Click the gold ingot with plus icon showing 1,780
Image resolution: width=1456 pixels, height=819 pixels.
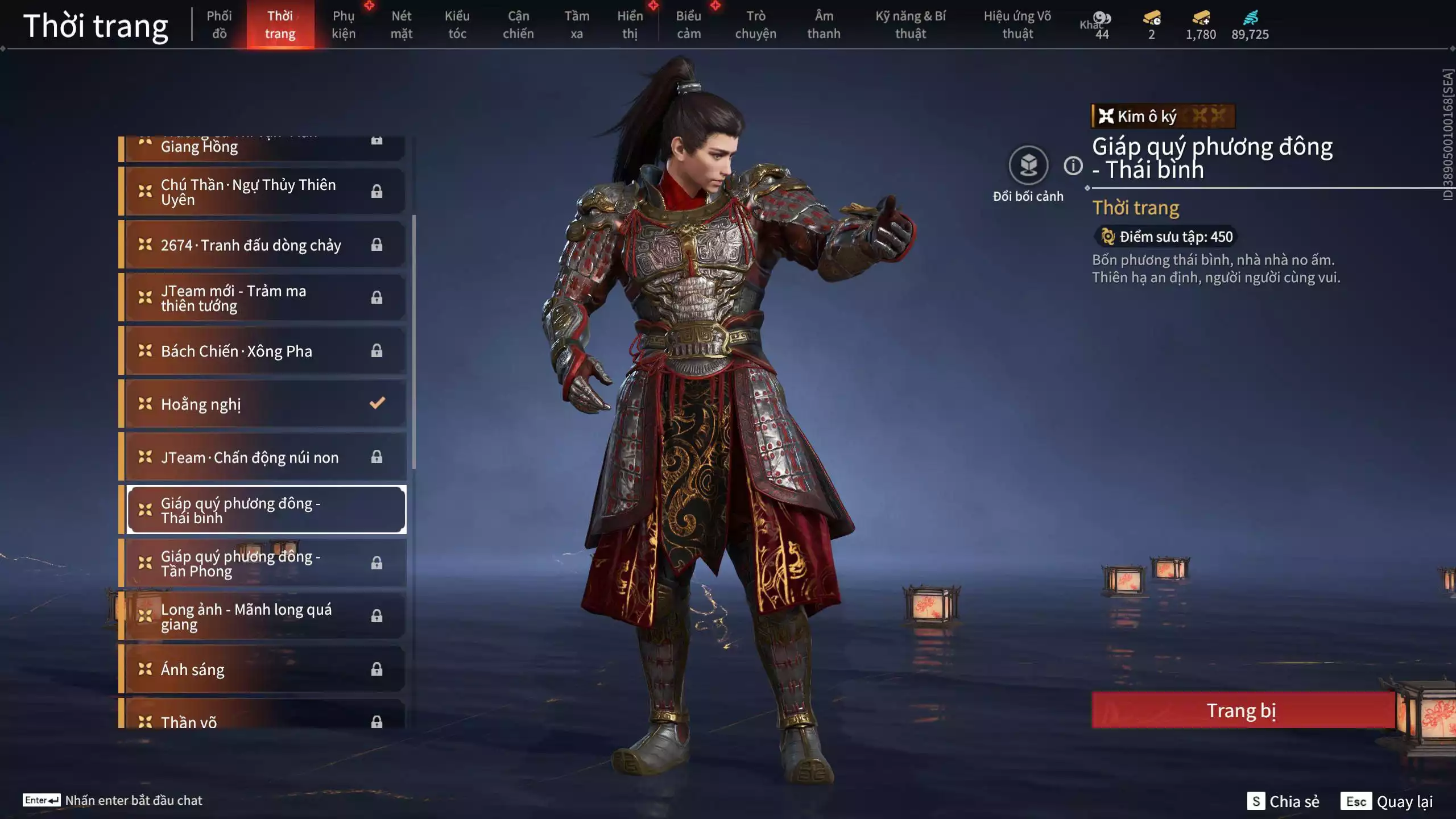[x=1201, y=18]
